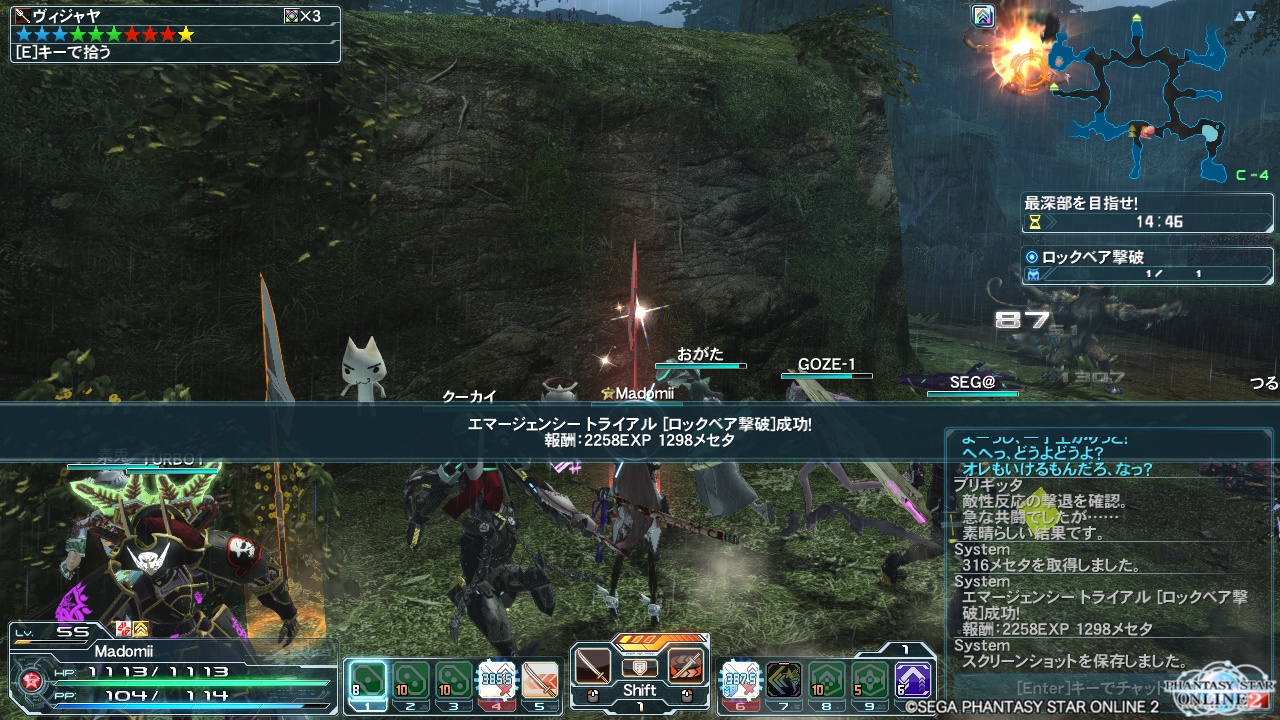Viewport: 1280px width, 720px height.
Task: Select the weapon palette number indicator below Shift
Action: tap(639, 707)
